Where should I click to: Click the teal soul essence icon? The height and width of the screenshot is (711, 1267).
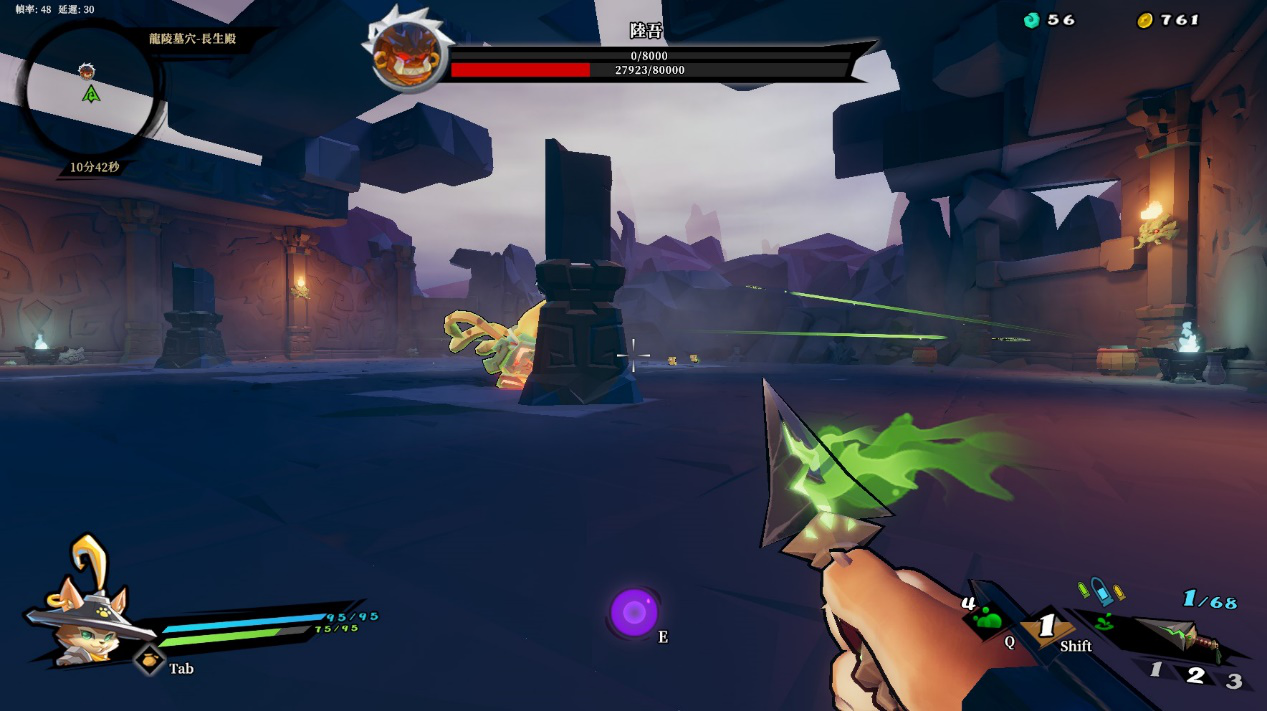pyautogui.click(x=1032, y=20)
